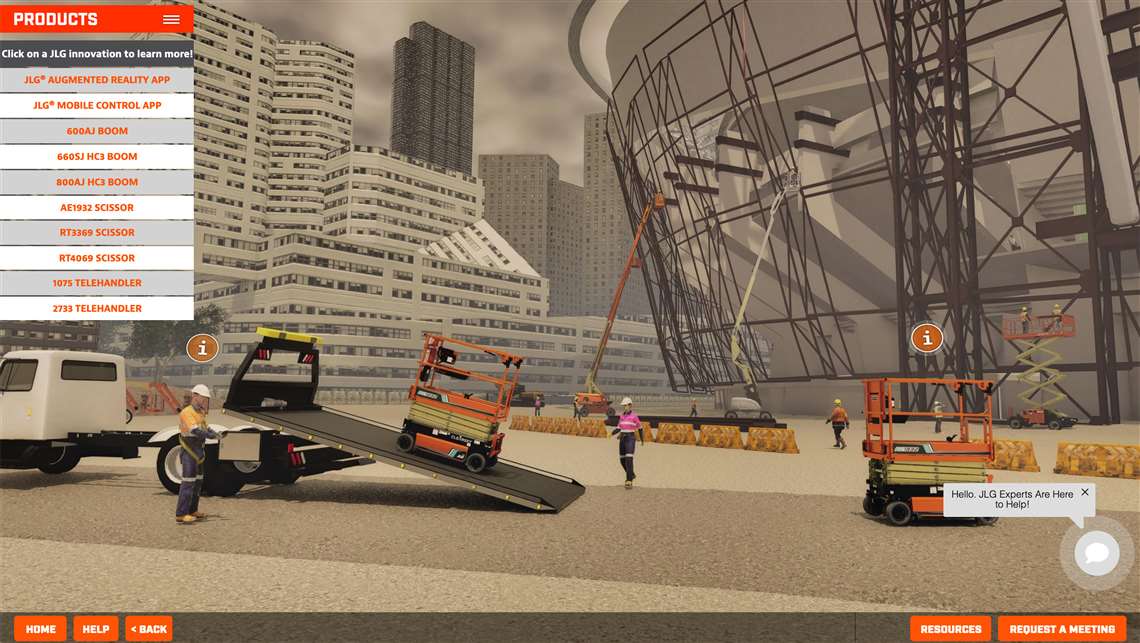Close the JLG Experts chat bubble
This screenshot has width=1140, height=643.
1085,492
